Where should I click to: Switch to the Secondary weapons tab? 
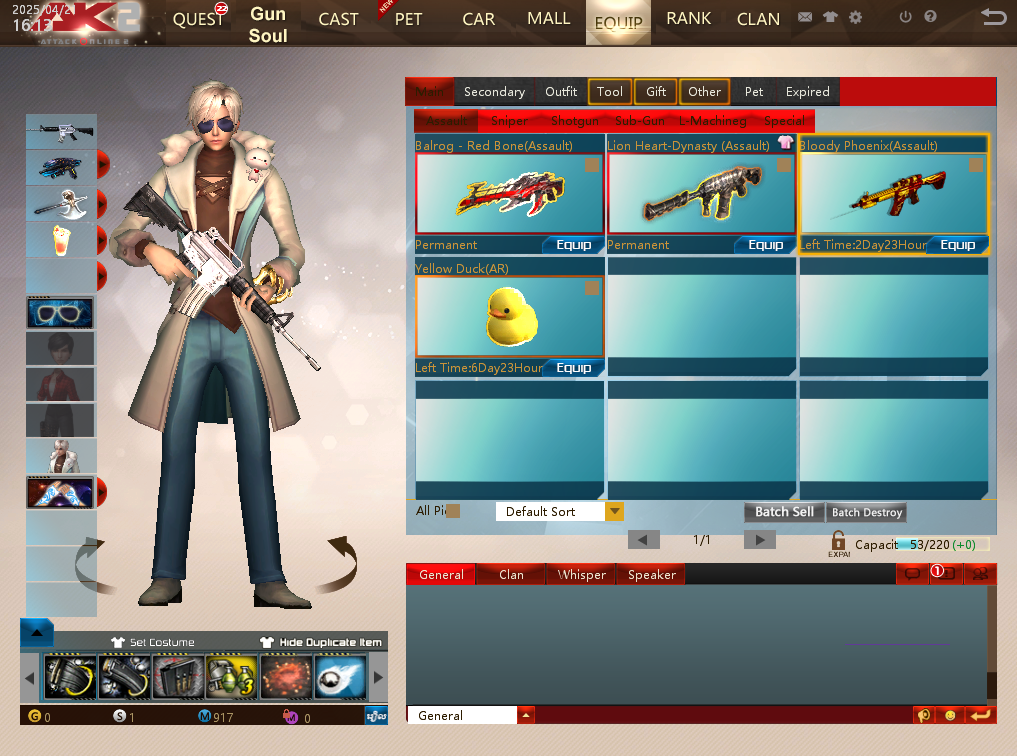tap(494, 92)
